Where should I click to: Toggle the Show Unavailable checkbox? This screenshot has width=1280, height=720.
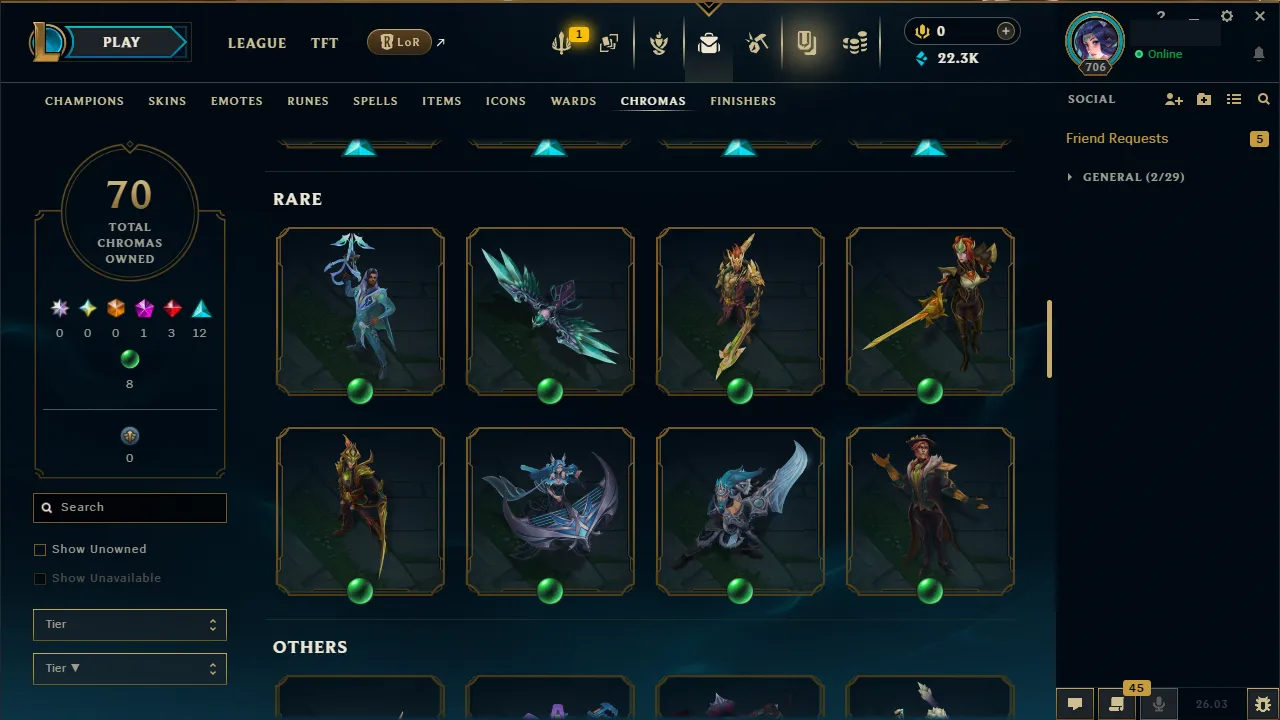click(x=40, y=578)
